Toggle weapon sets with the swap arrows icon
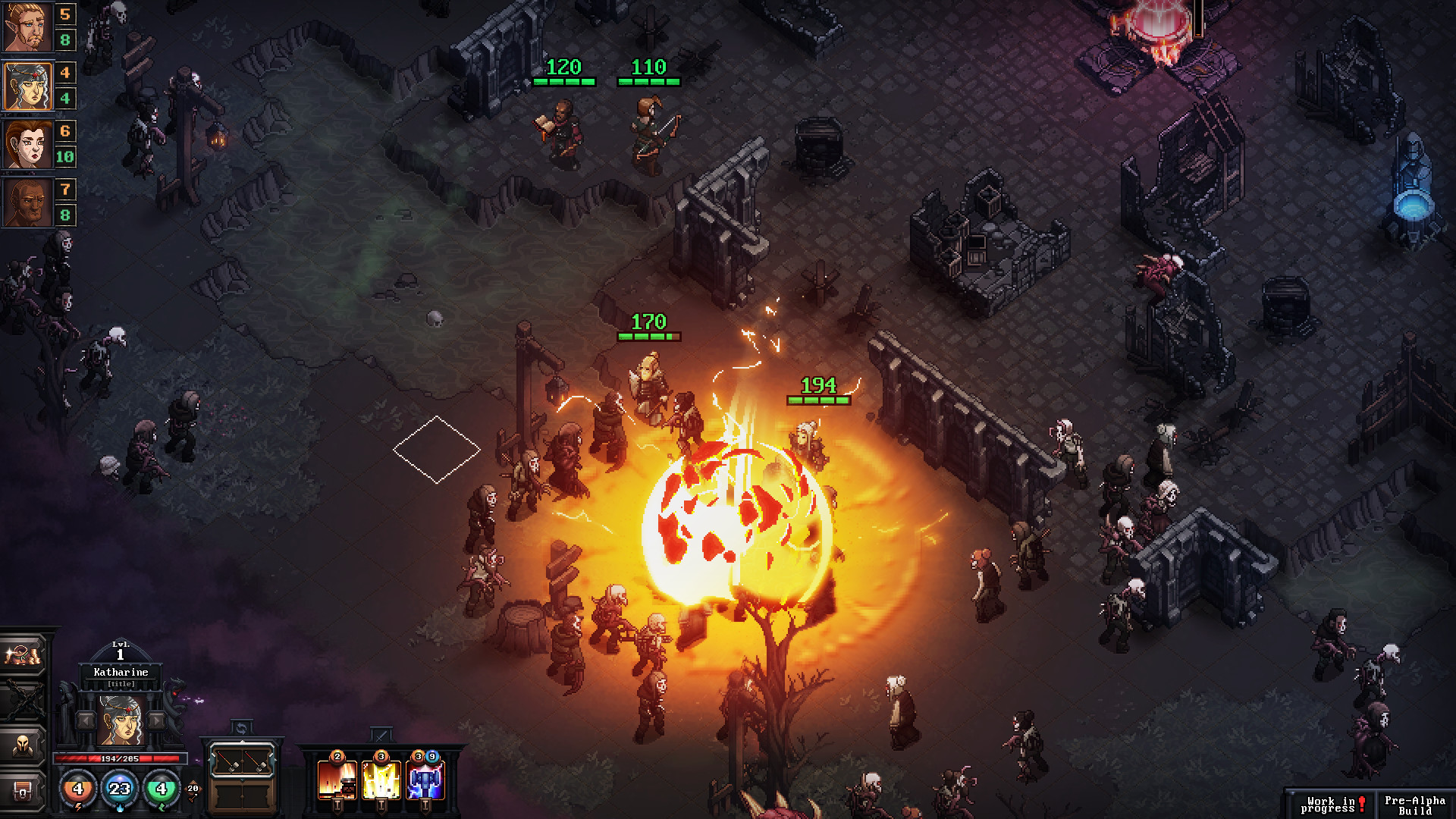The width and height of the screenshot is (1456, 819). (x=241, y=728)
